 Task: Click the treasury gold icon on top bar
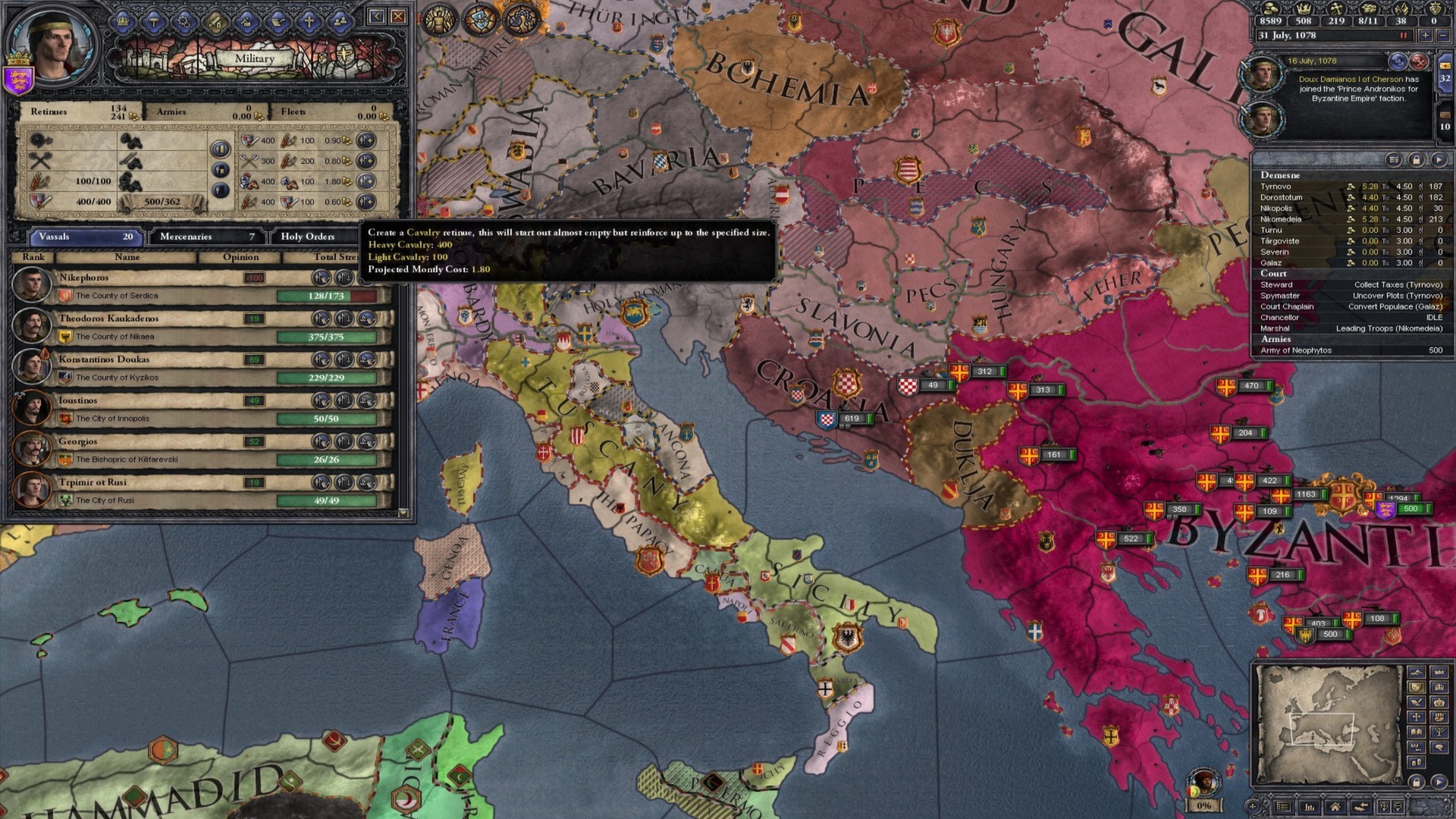pyautogui.click(x=1270, y=9)
